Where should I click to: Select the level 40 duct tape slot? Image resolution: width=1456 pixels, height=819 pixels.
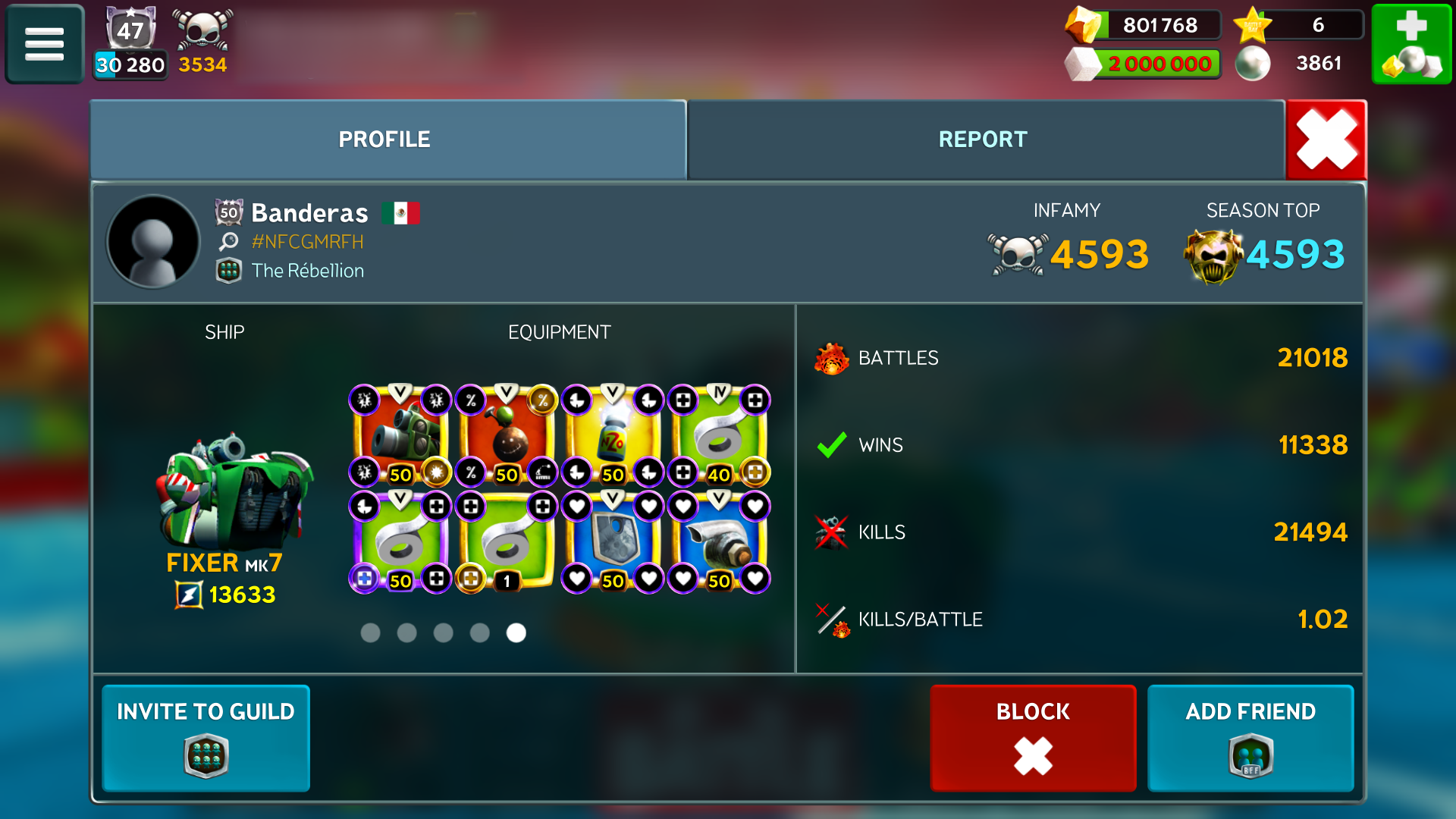coord(719,436)
